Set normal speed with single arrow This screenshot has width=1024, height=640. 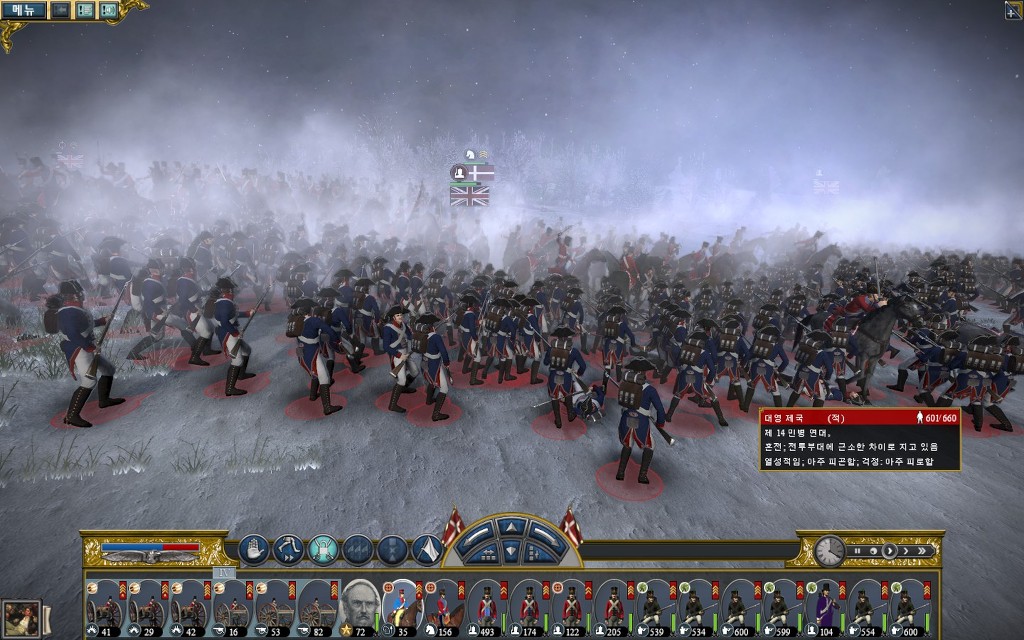coord(890,550)
